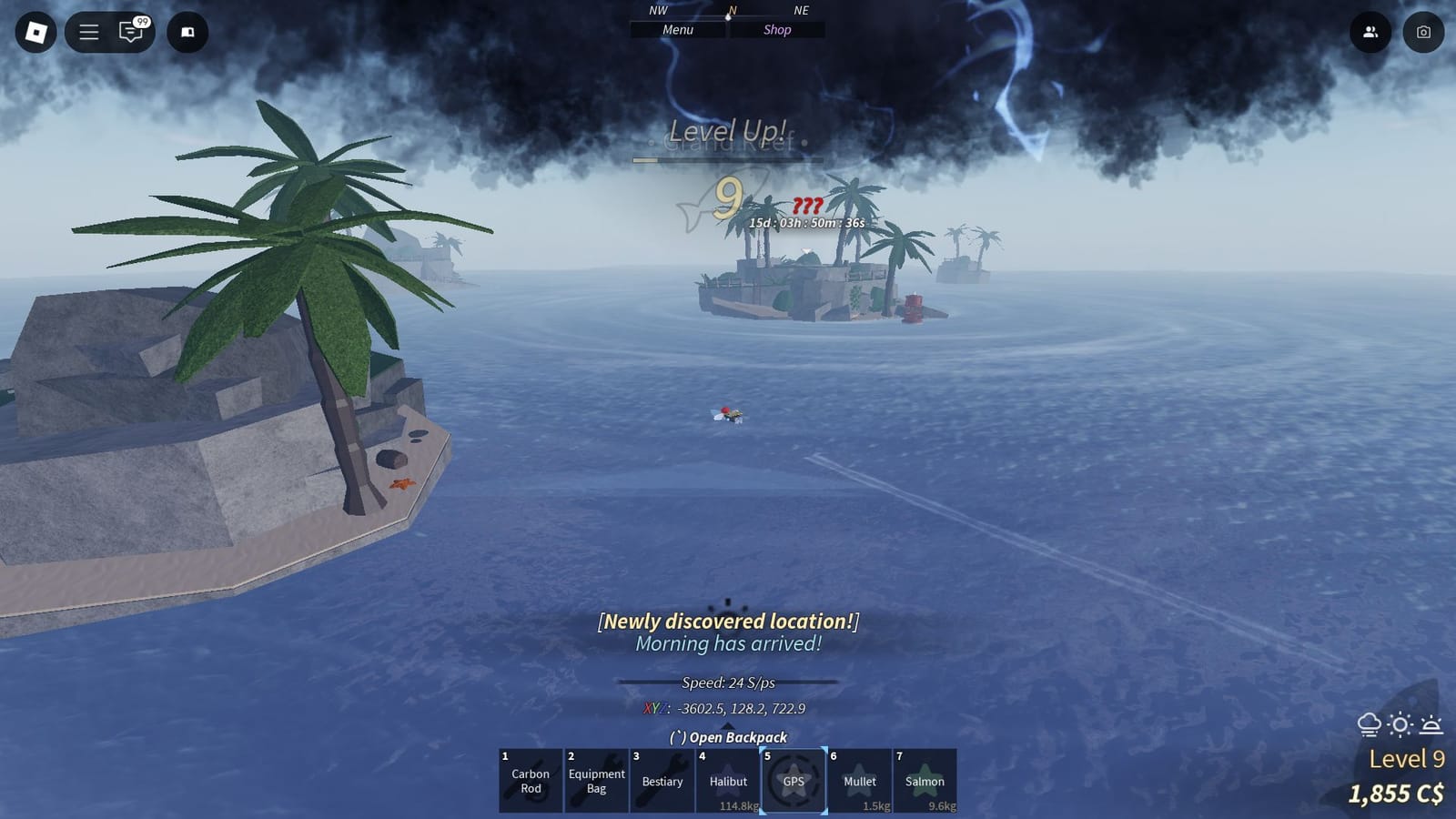Screen dimensions: 1456x819
Task: Toggle the camera capture icon top-right
Action: click(x=1423, y=33)
